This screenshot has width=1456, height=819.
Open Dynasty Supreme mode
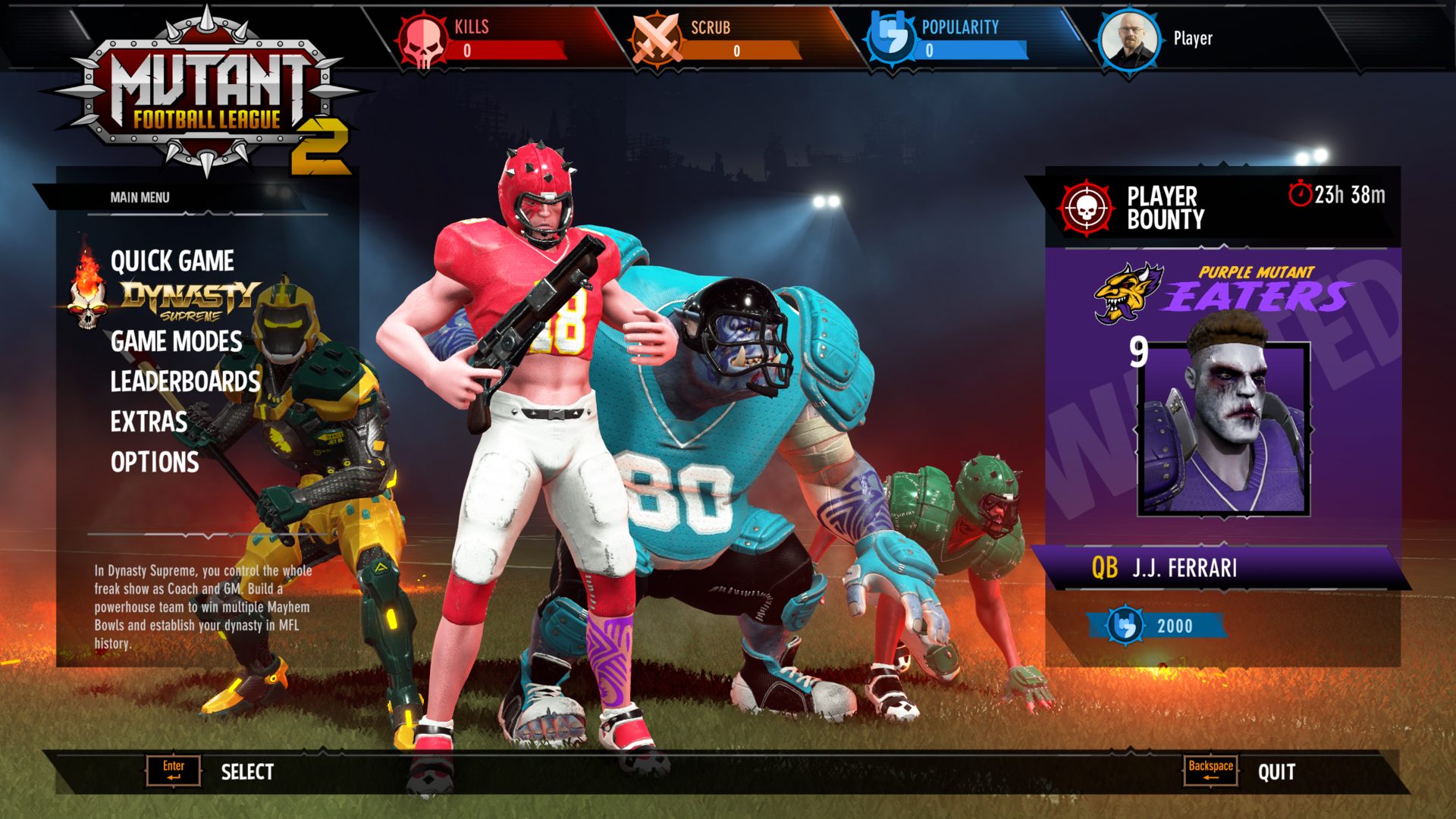pyautogui.click(x=190, y=300)
